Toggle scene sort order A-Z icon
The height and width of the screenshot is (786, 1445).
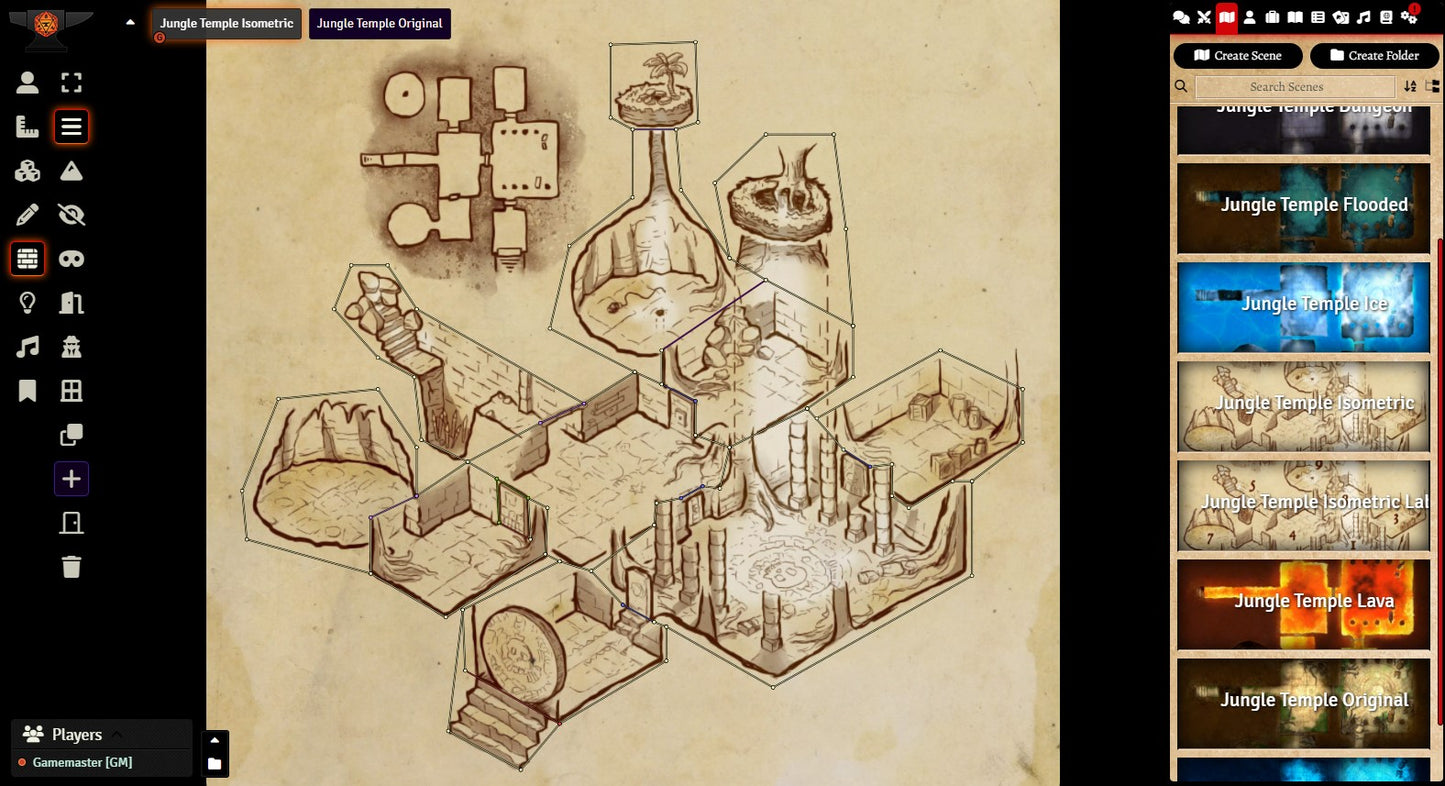(1410, 87)
